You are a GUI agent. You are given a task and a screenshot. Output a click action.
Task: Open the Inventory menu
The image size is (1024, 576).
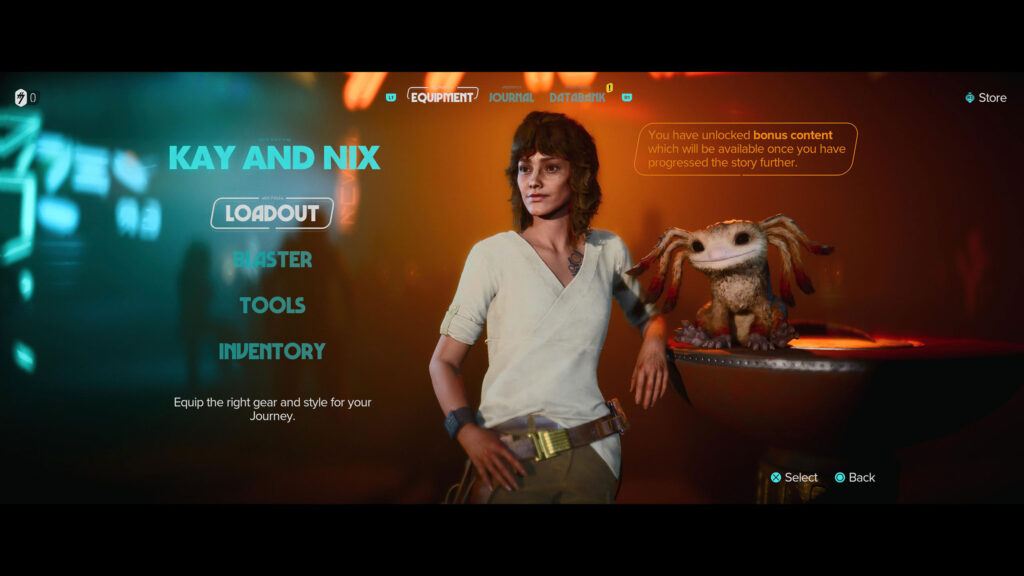pos(272,351)
